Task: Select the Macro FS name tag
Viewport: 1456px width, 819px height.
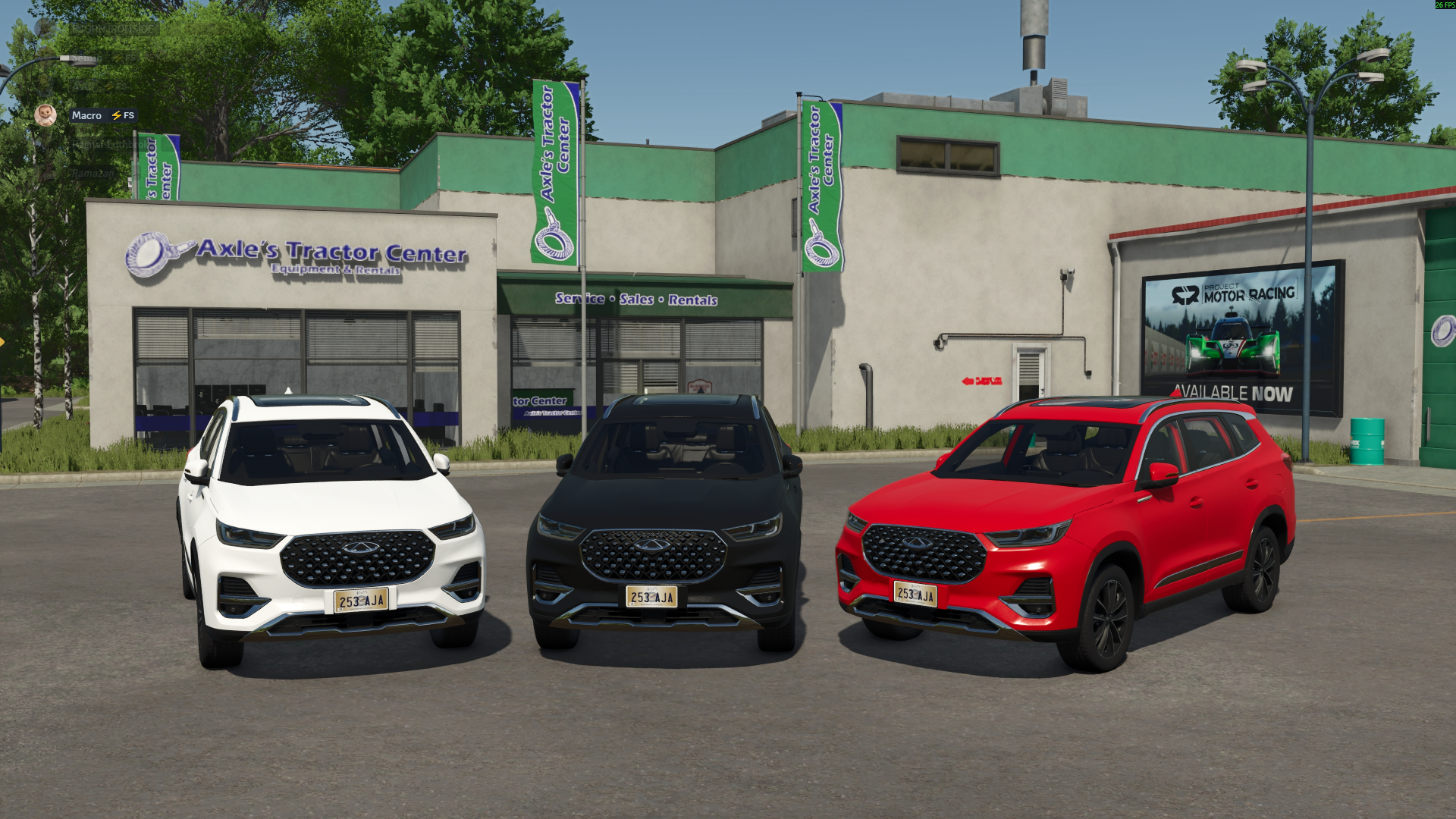Action: [x=102, y=115]
